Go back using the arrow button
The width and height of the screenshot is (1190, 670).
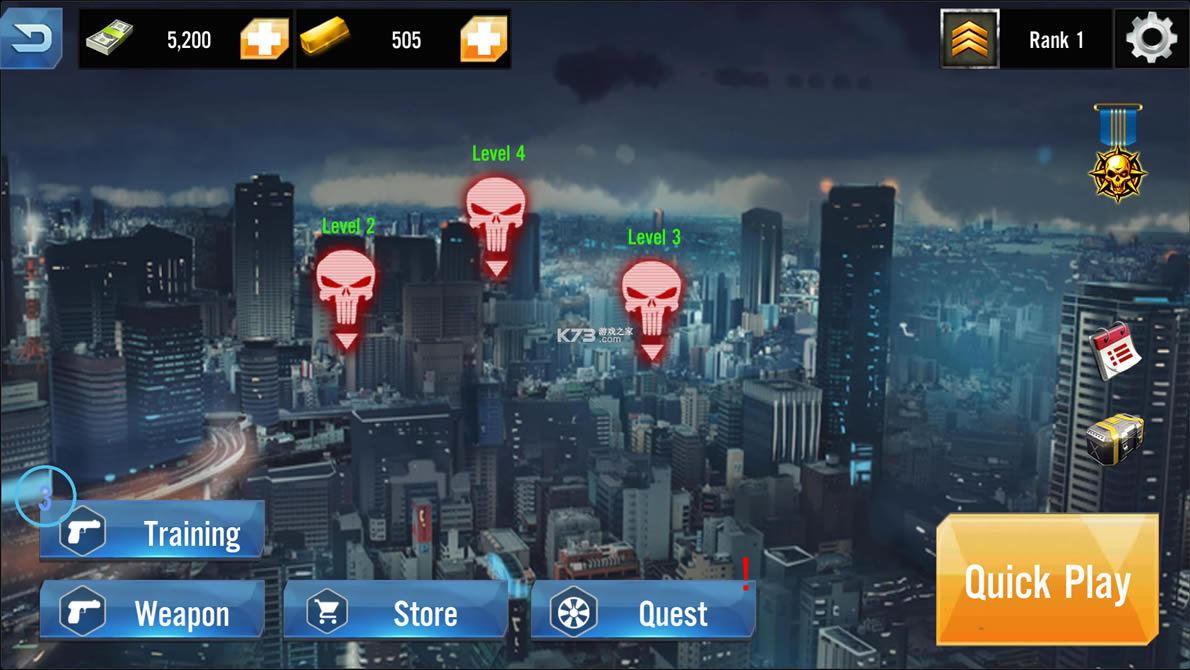point(31,38)
